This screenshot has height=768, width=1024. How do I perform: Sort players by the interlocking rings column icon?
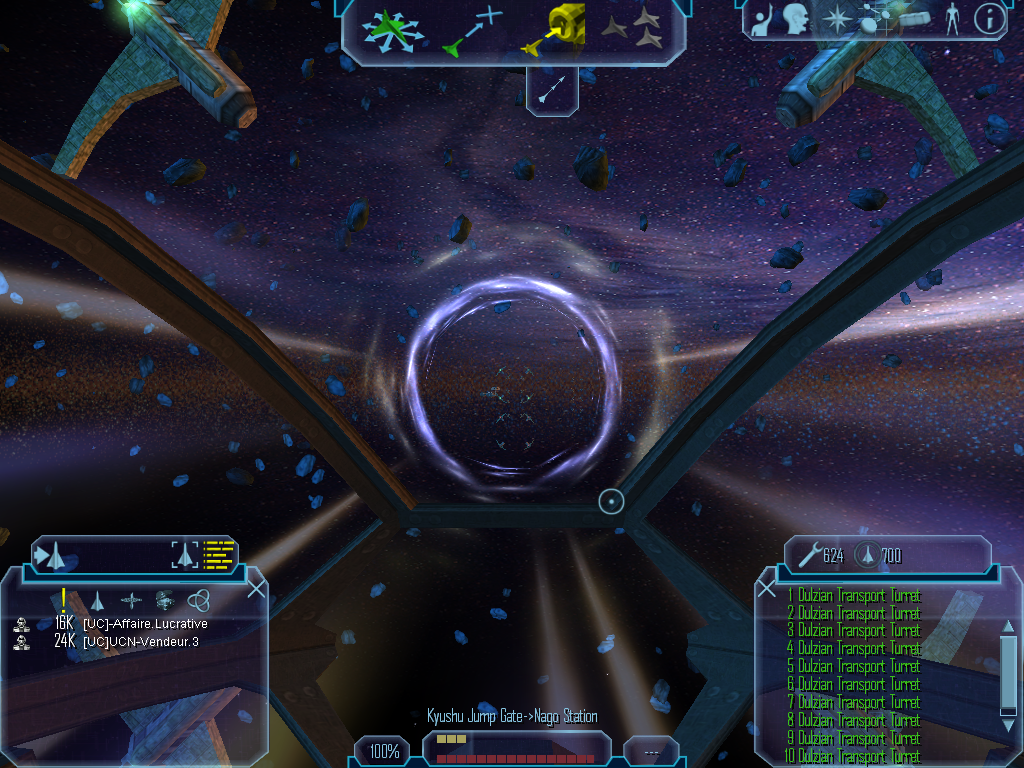[x=199, y=600]
